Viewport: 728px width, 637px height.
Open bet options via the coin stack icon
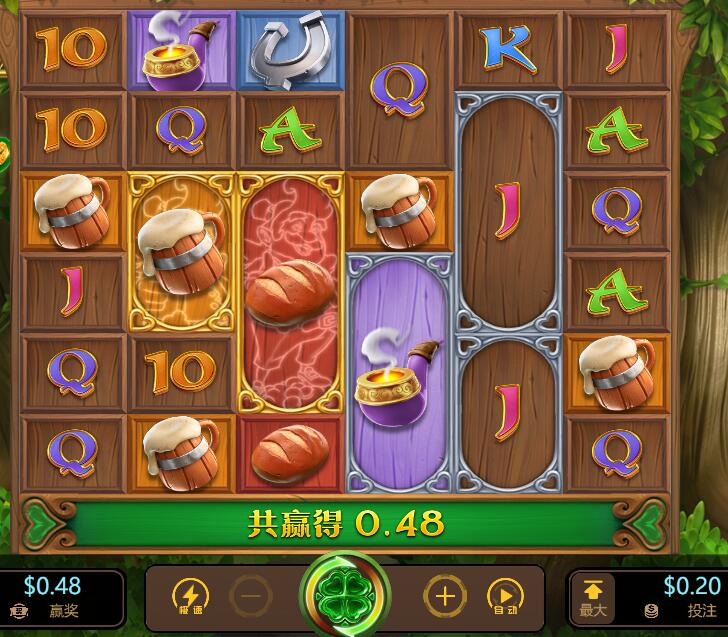[652, 611]
